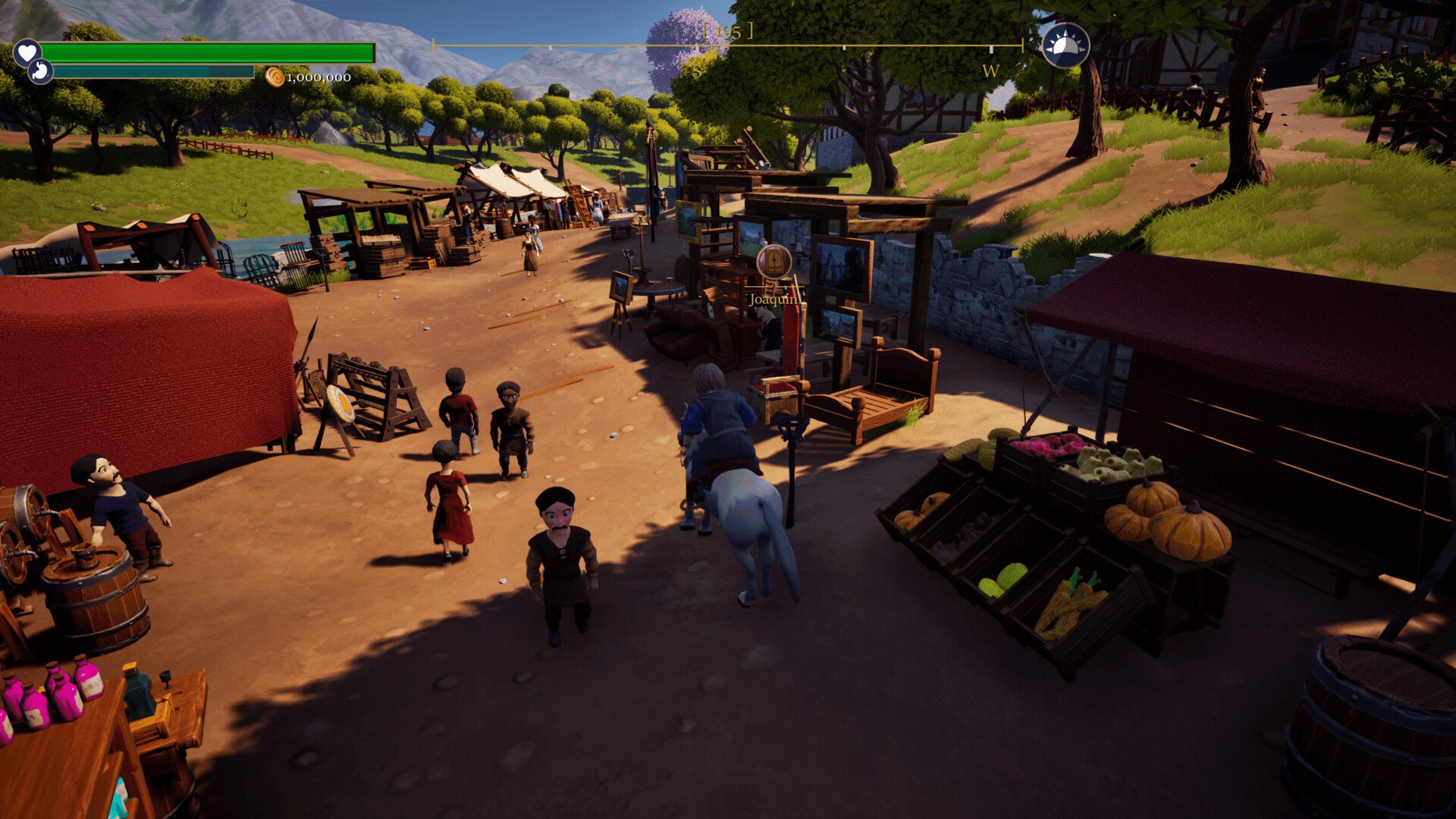This screenshot has height=819, width=1456.
Task: Click the stomach hunger icon
Action: (40, 72)
